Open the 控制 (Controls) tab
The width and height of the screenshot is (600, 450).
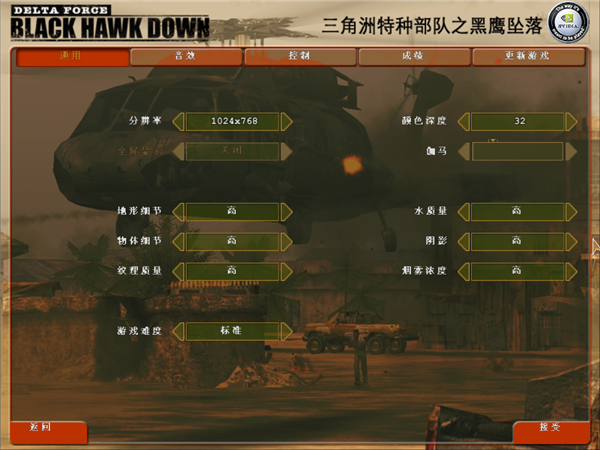pos(299,57)
